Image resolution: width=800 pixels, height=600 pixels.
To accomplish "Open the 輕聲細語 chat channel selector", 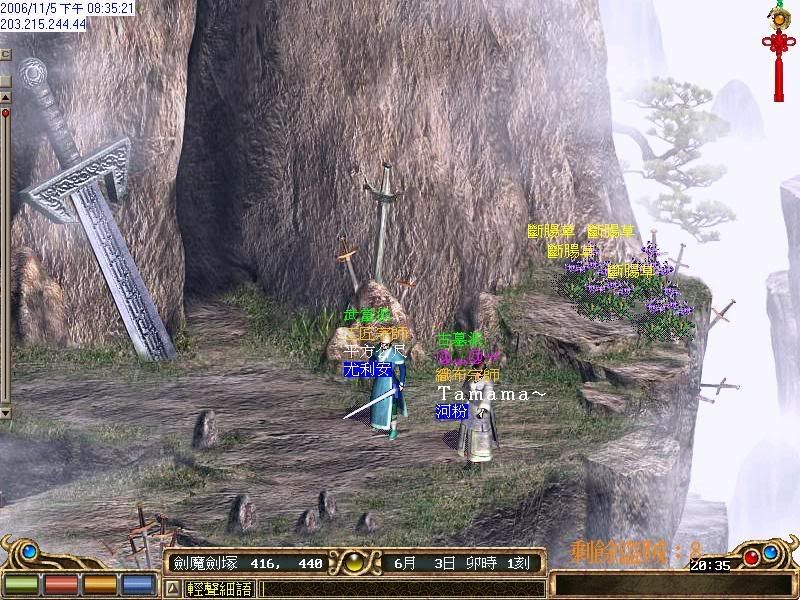I will 218,589.
